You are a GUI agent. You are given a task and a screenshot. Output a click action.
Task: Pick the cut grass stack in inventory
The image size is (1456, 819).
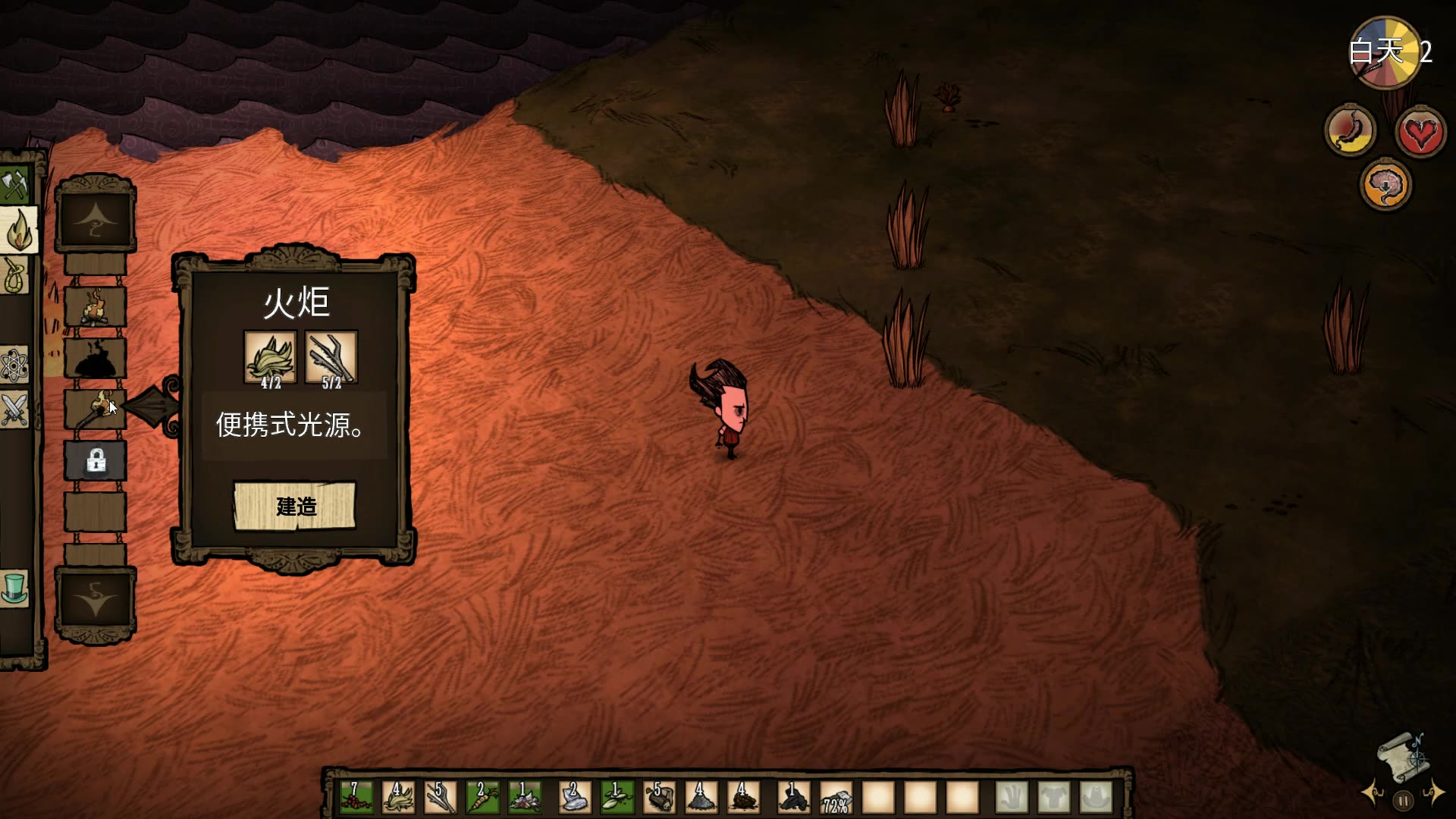(x=398, y=798)
